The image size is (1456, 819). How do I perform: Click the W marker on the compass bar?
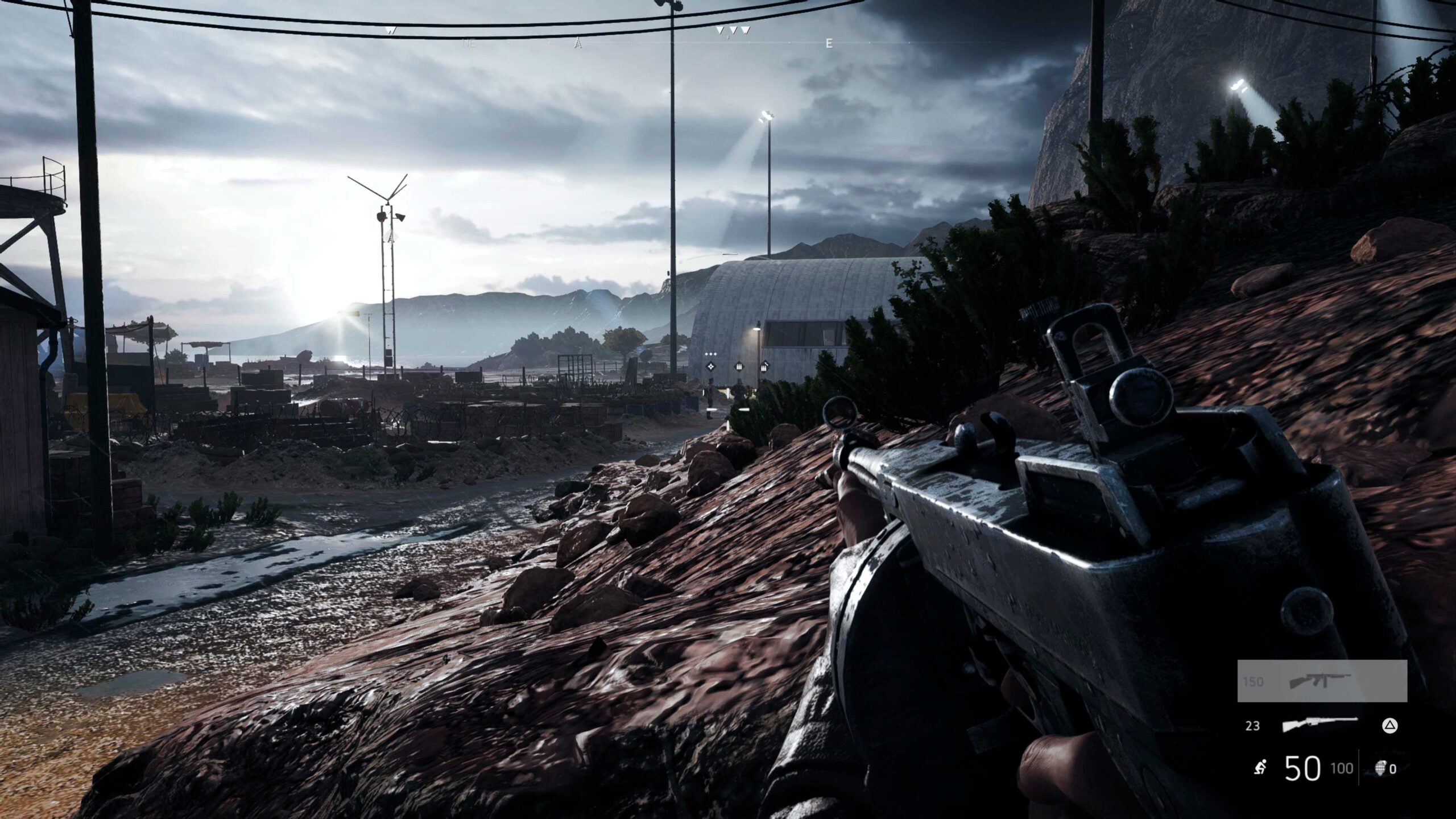[390, 31]
